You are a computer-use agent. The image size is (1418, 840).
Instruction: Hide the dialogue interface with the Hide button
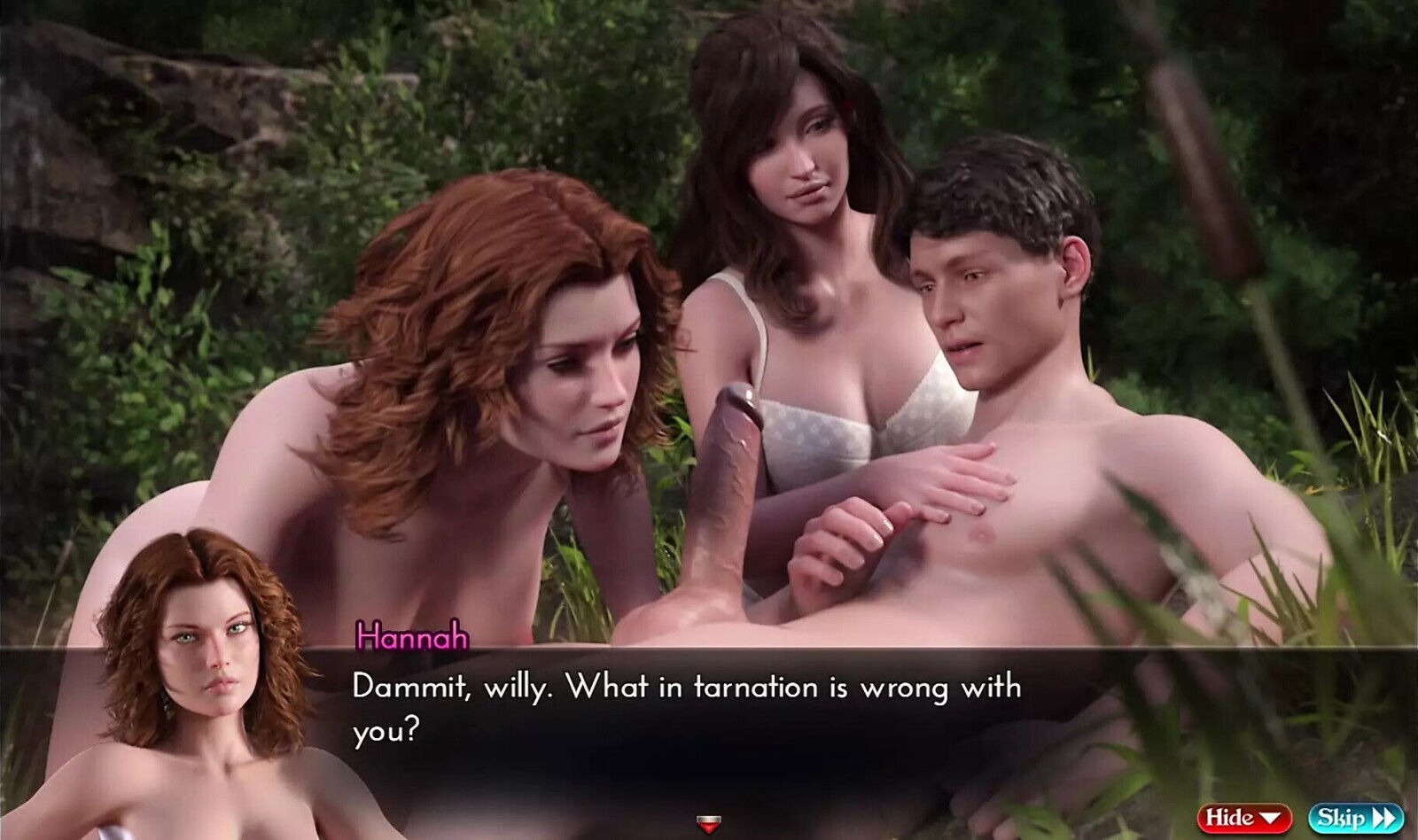tap(1245, 817)
